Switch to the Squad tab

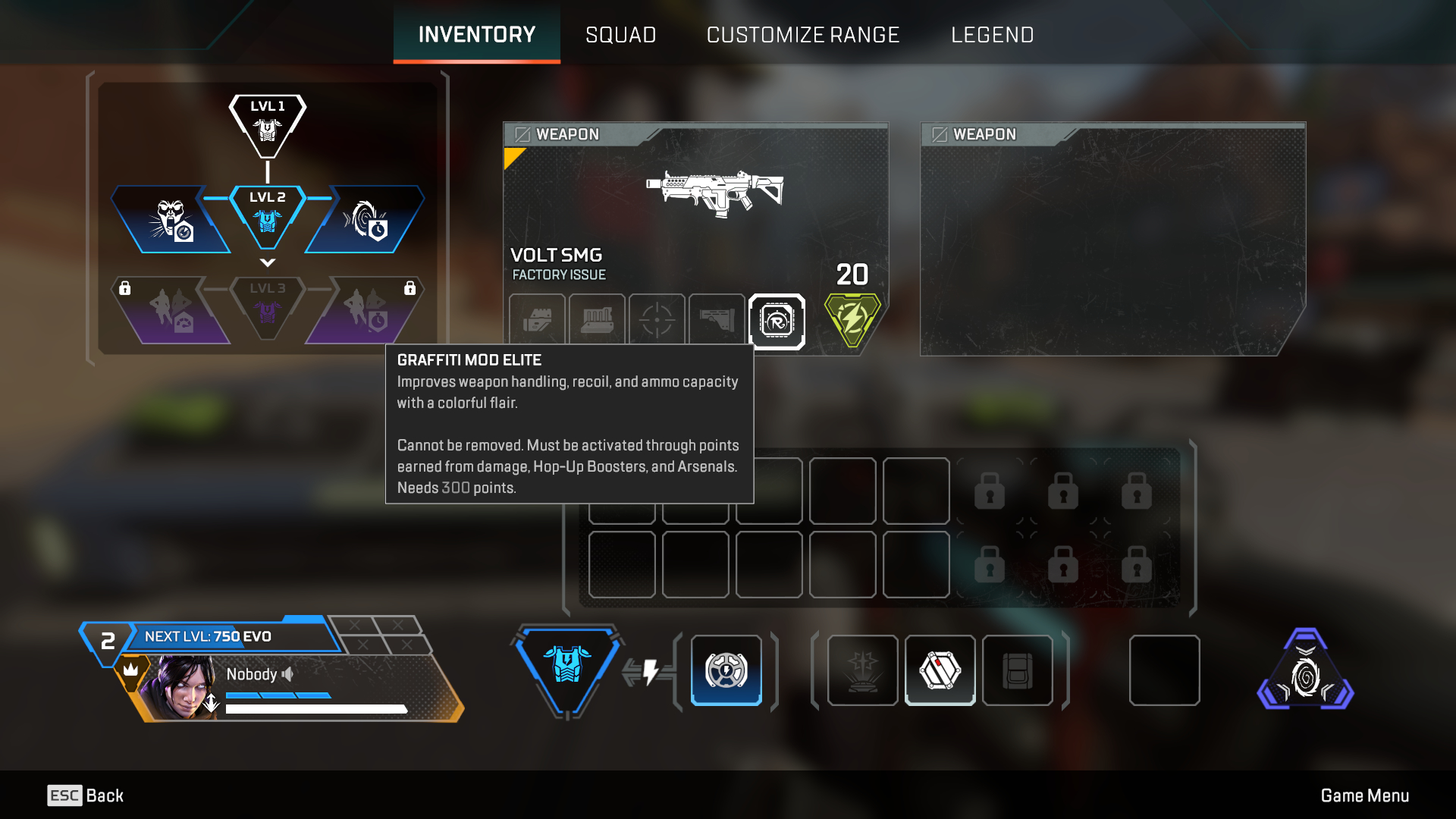point(620,35)
